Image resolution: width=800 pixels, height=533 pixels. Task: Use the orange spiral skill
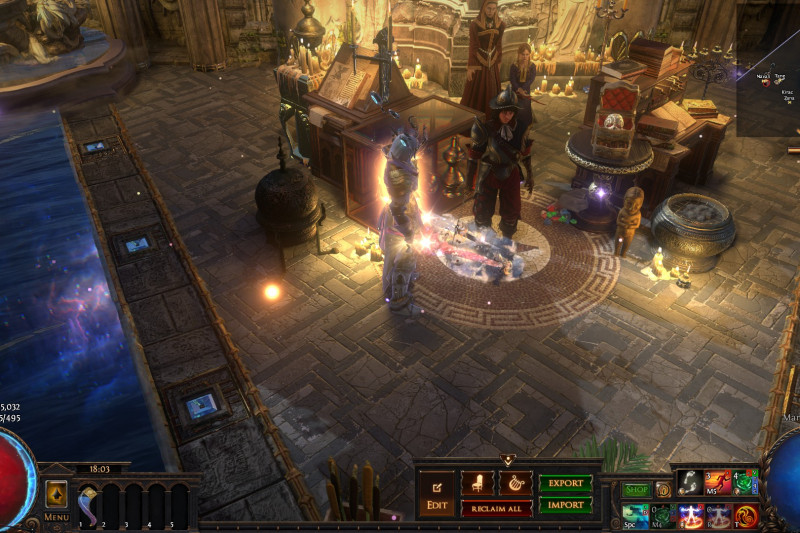[746, 516]
